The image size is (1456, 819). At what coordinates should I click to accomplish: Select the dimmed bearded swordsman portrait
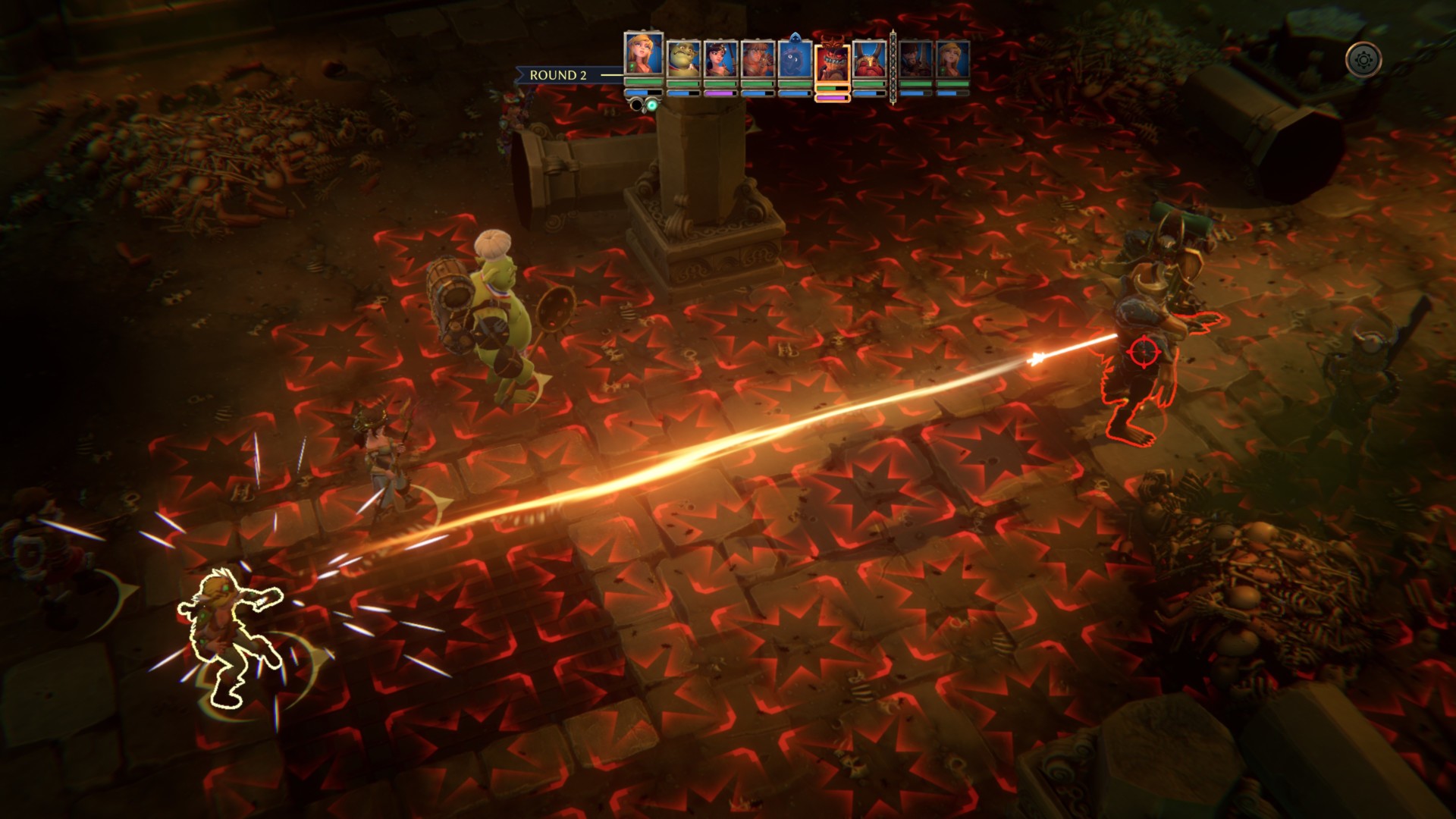(x=916, y=59)
